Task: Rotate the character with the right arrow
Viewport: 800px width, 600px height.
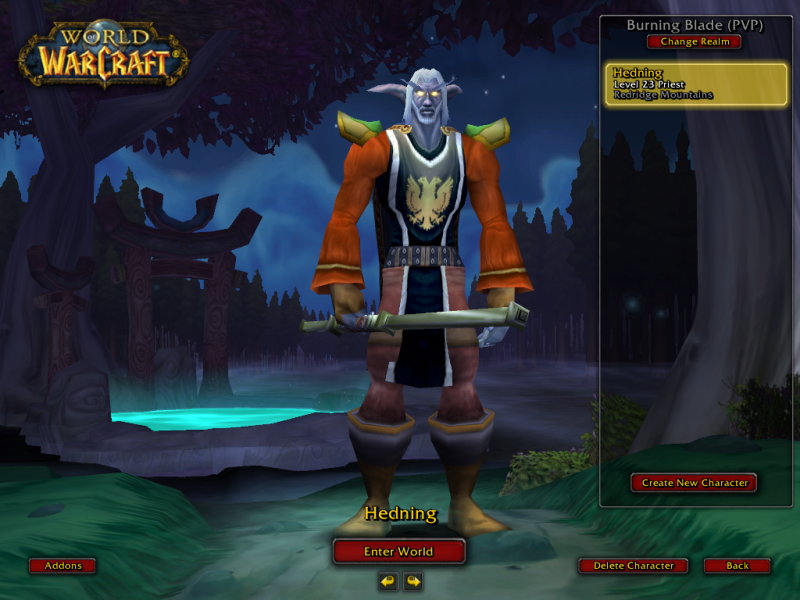Action: click(x=412, y=580)
